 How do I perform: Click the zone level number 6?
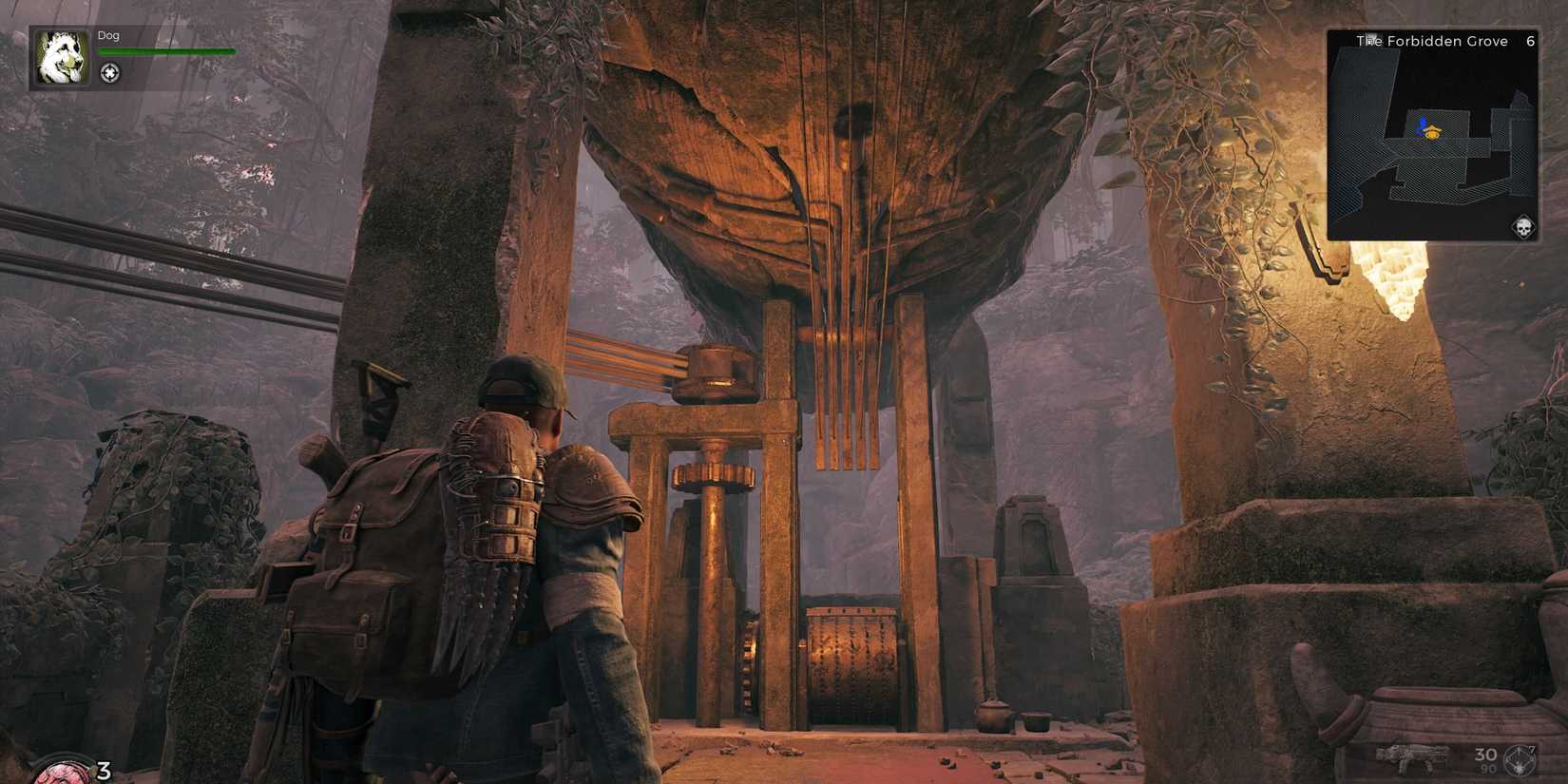(x=1530, y=41)
